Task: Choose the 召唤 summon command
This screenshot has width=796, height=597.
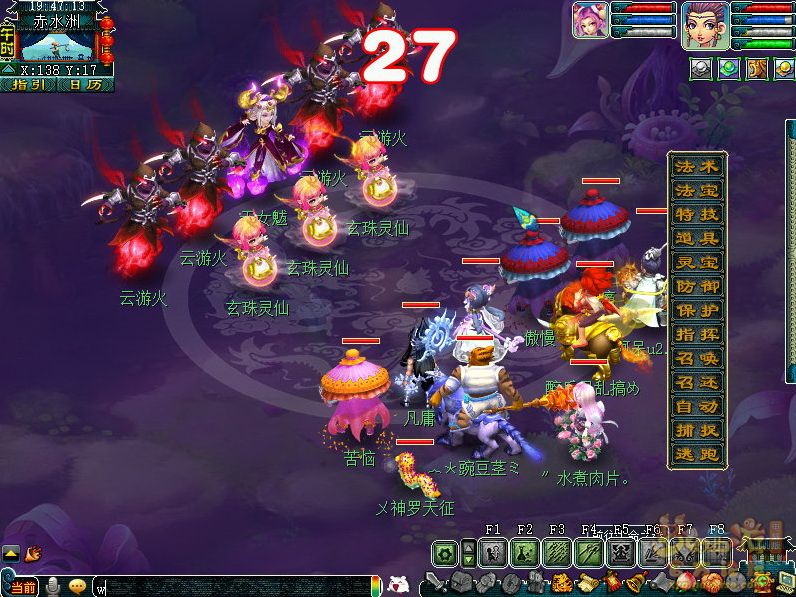Action: pos(698,358)
